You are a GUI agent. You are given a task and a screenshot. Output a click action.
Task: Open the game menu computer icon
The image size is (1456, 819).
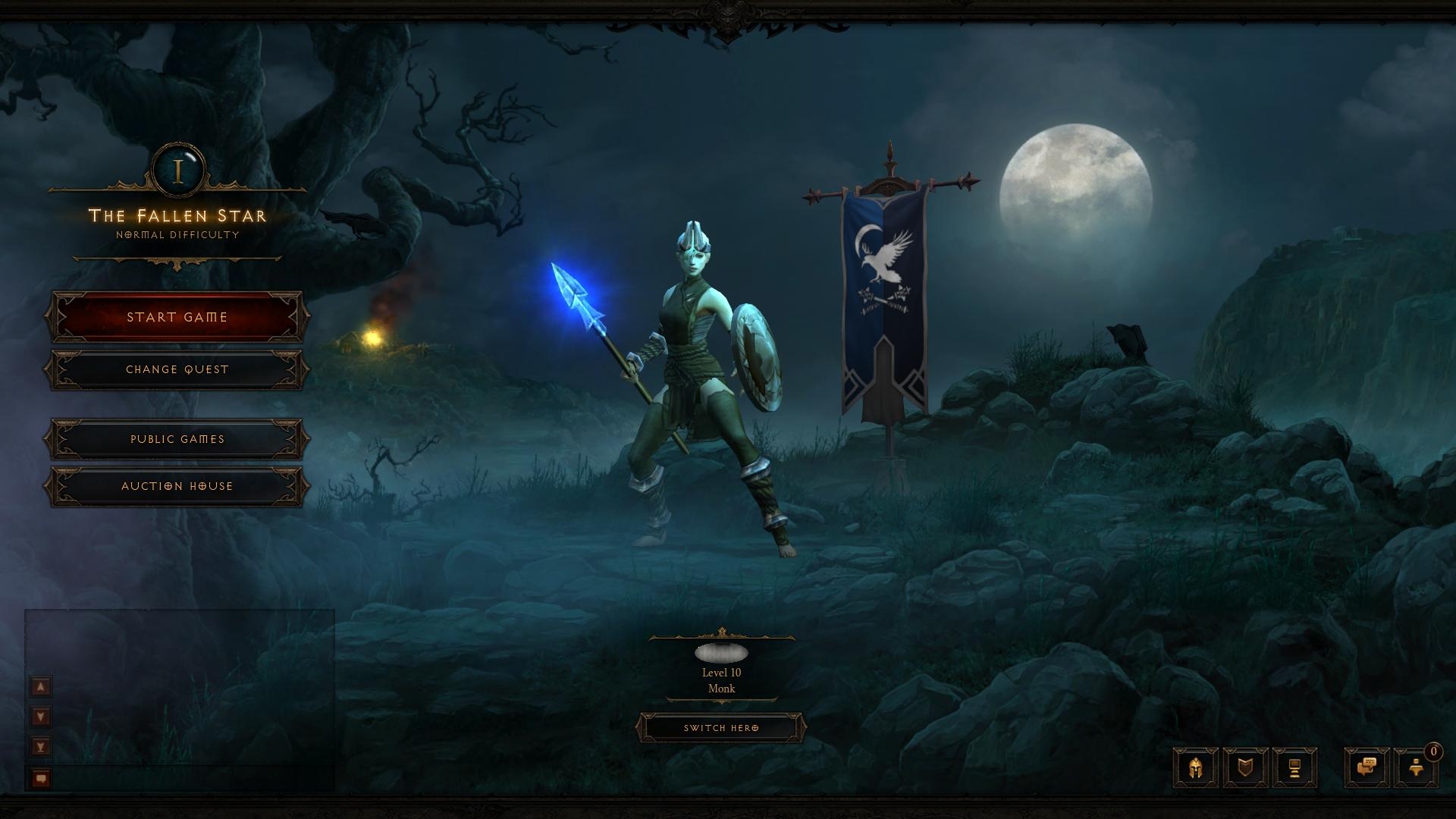pyautogui.click(x=1294, y=767)
